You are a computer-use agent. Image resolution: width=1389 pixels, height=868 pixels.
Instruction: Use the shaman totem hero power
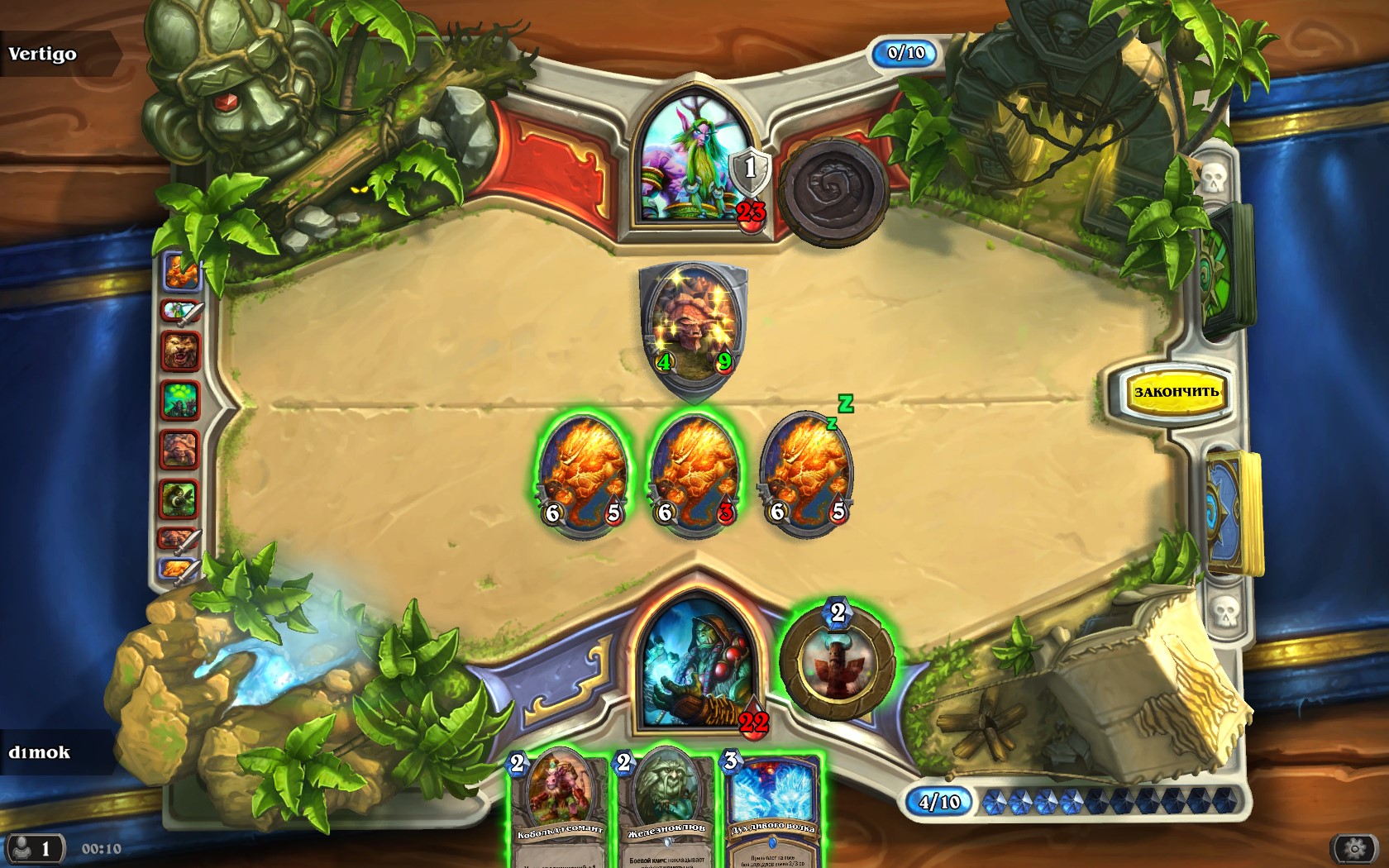point(837,663)
